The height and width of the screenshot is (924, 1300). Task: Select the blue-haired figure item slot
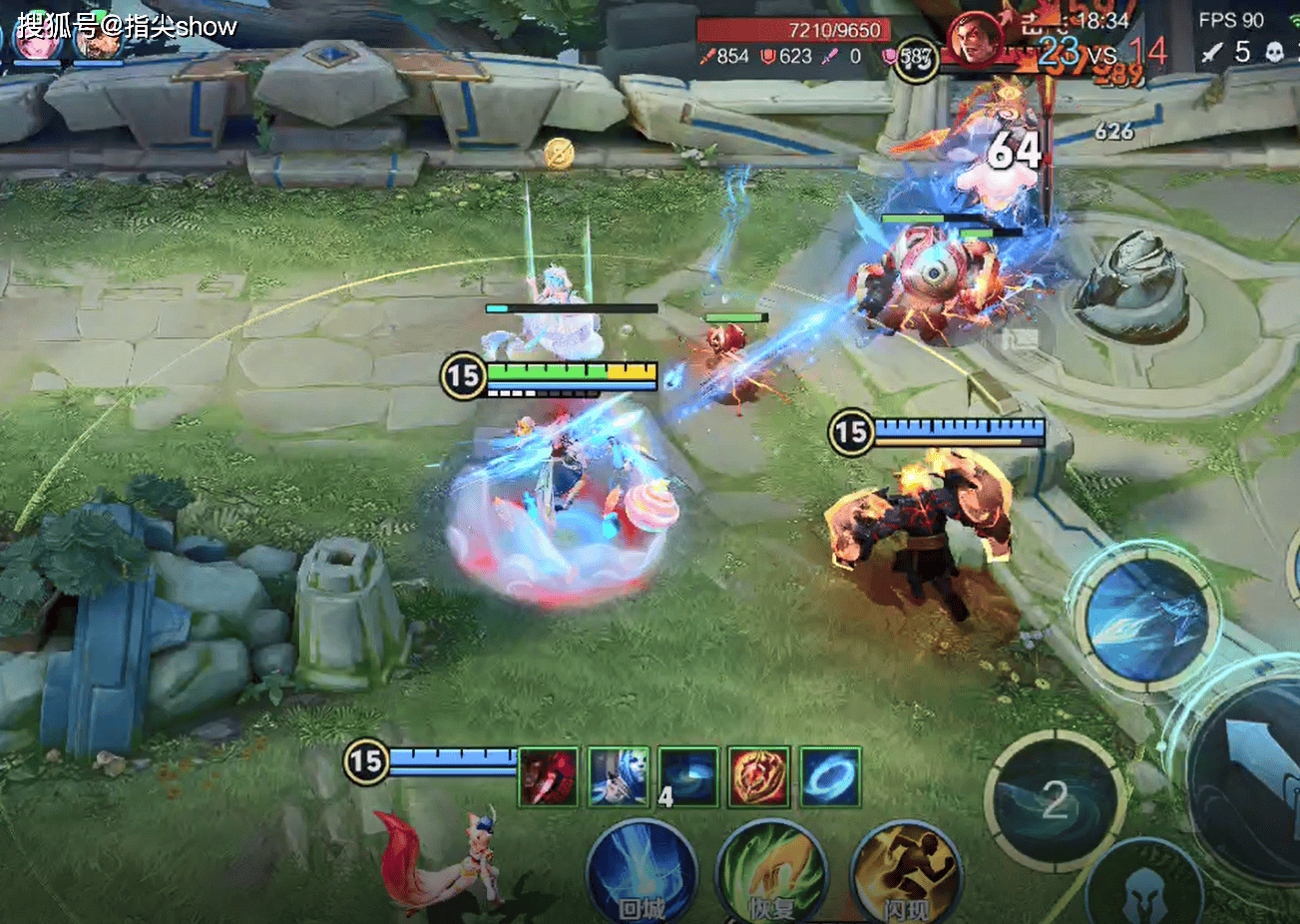click(619, 777)
